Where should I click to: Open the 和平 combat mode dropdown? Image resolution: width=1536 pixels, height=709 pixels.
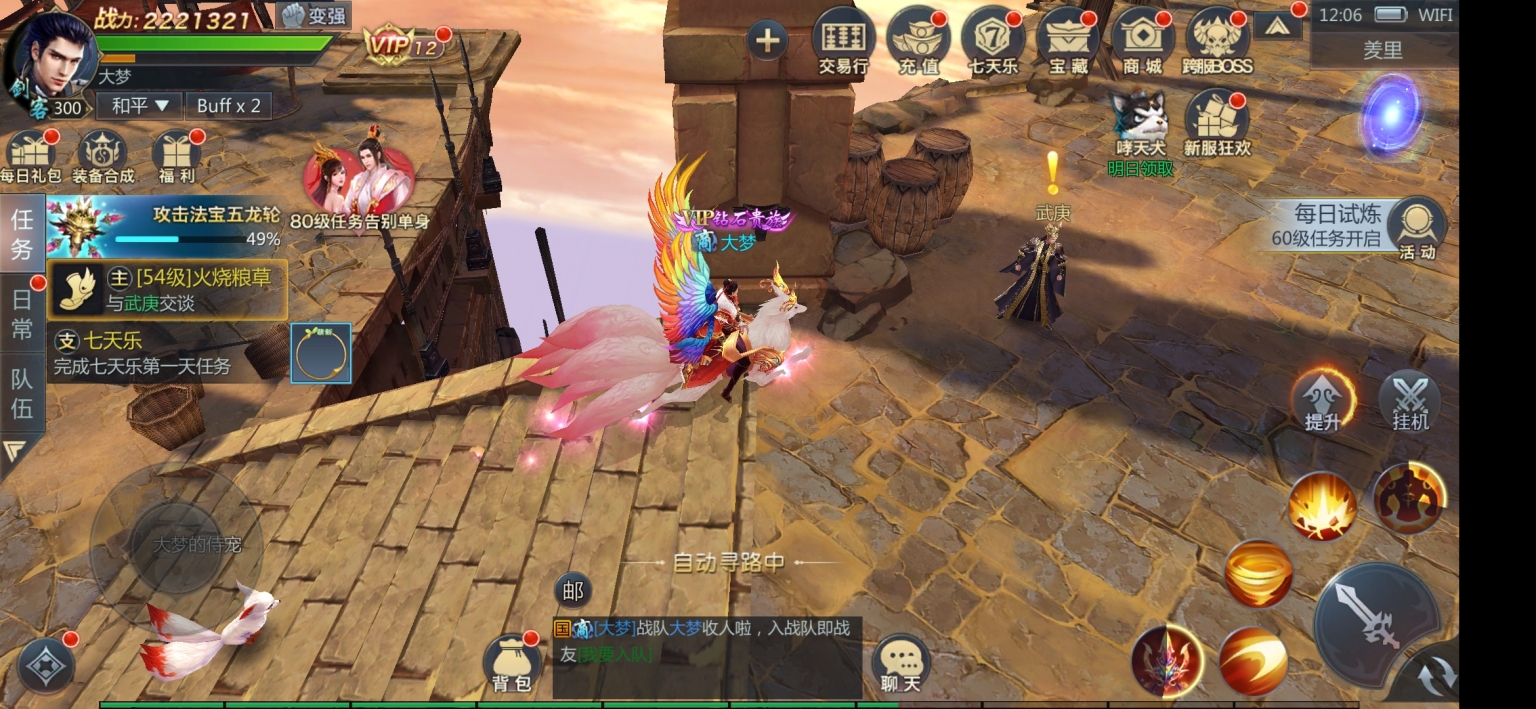click(x=139, y=106)
